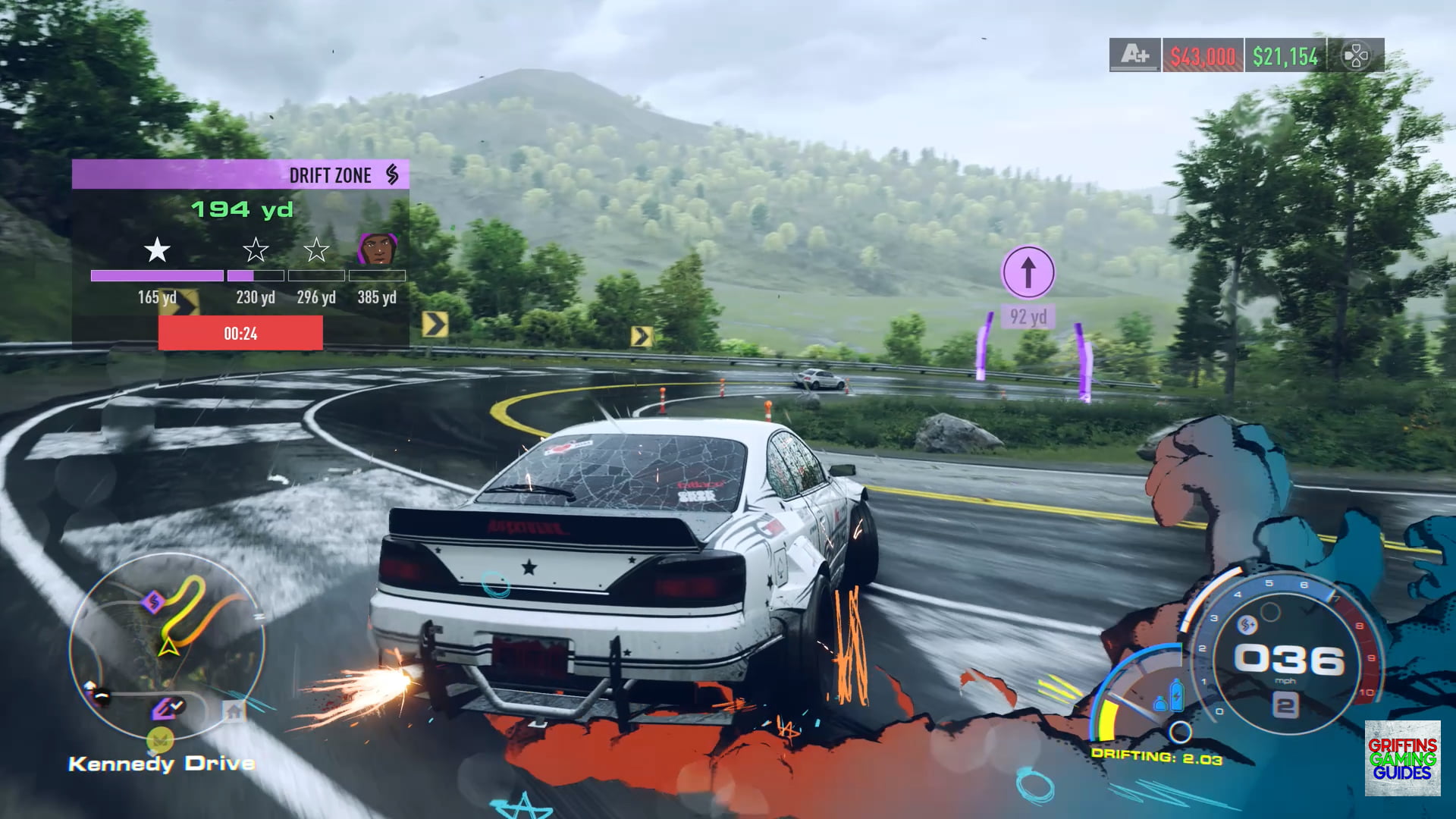Click the rival driver portrait
The height and width of the screenshot is (819, 1456).
point(377,249)
